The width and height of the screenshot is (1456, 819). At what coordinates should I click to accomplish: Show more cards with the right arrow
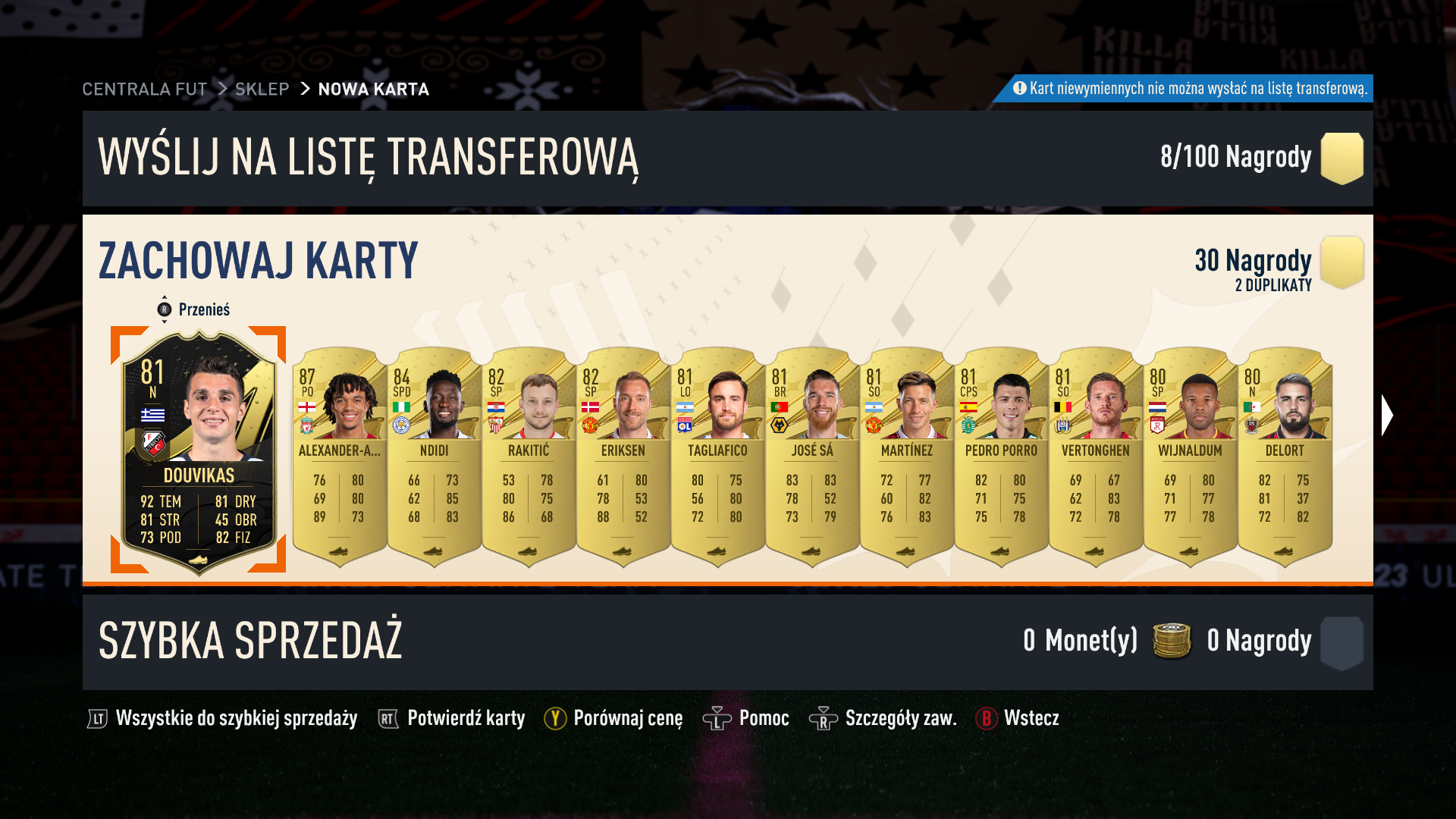(x=1387, y=416)
